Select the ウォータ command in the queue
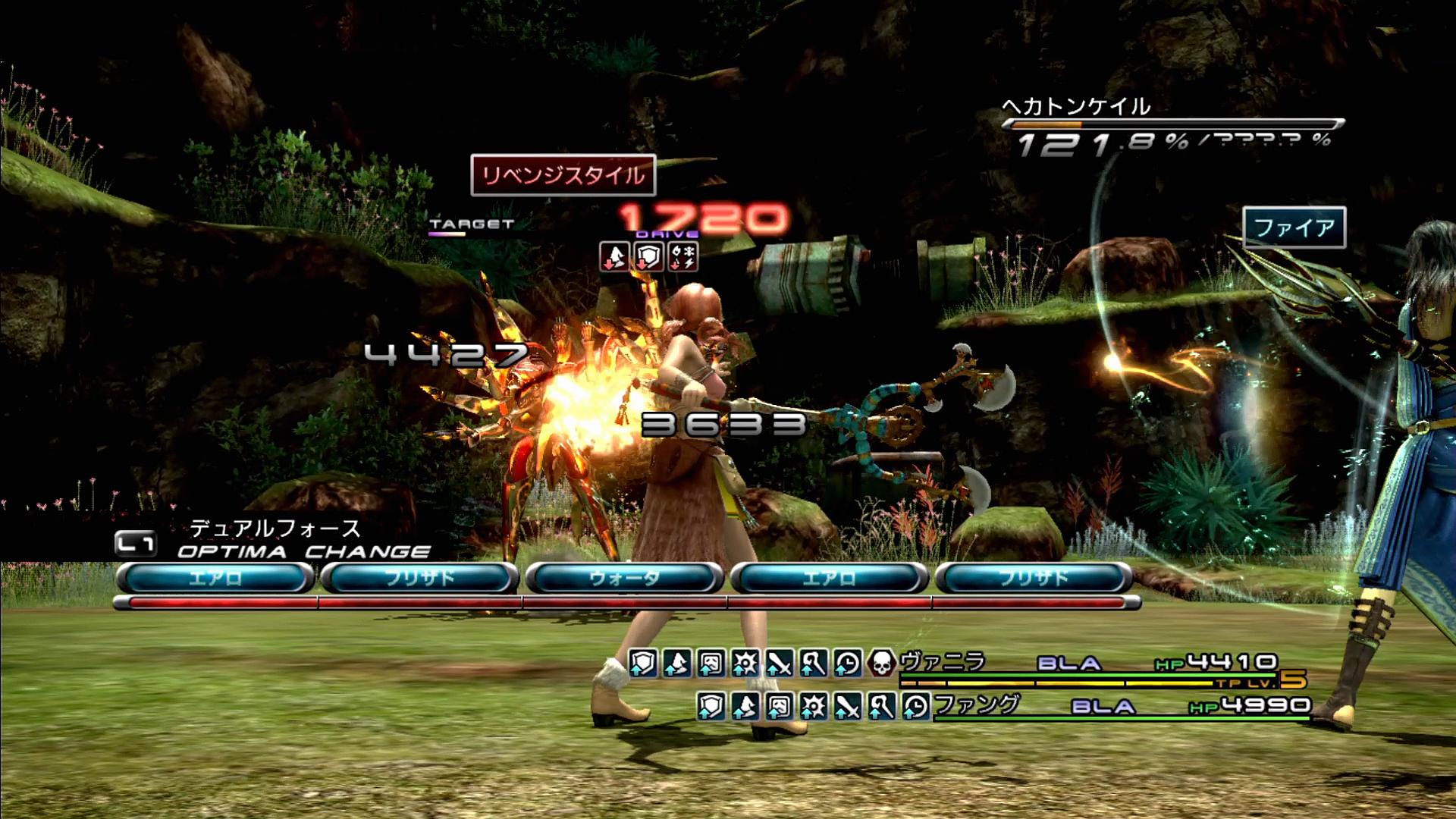This screenshot has width=1456, height=819. point(624,579)
